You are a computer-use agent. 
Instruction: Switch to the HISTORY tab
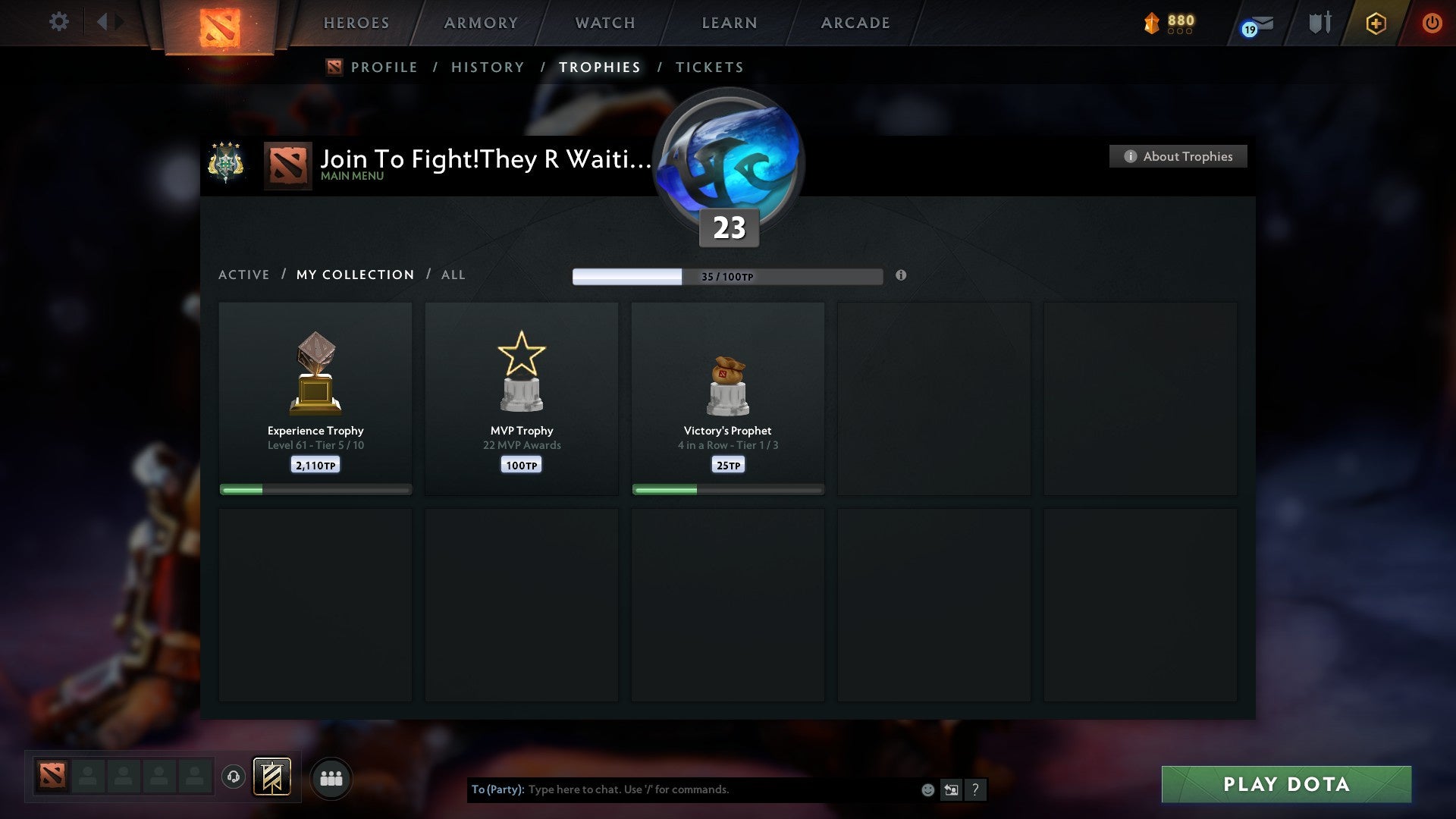[488, 67]
